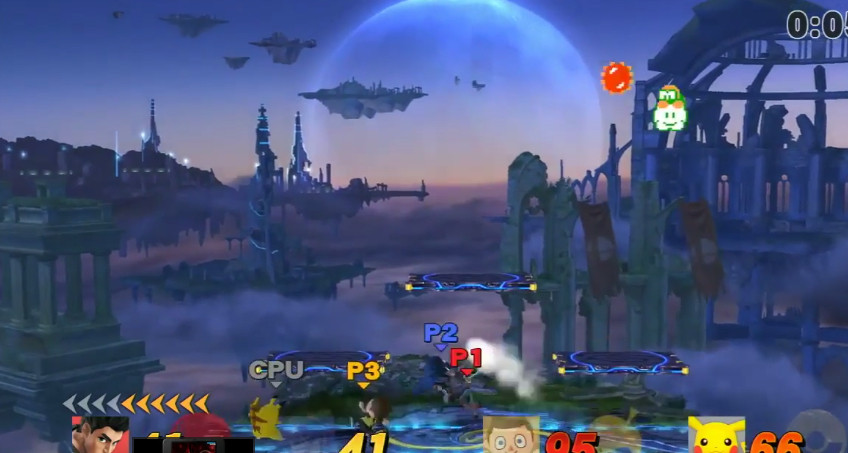Click Little Mac's KO power meter arrows
Screen dimensions: 848x453
136,403
